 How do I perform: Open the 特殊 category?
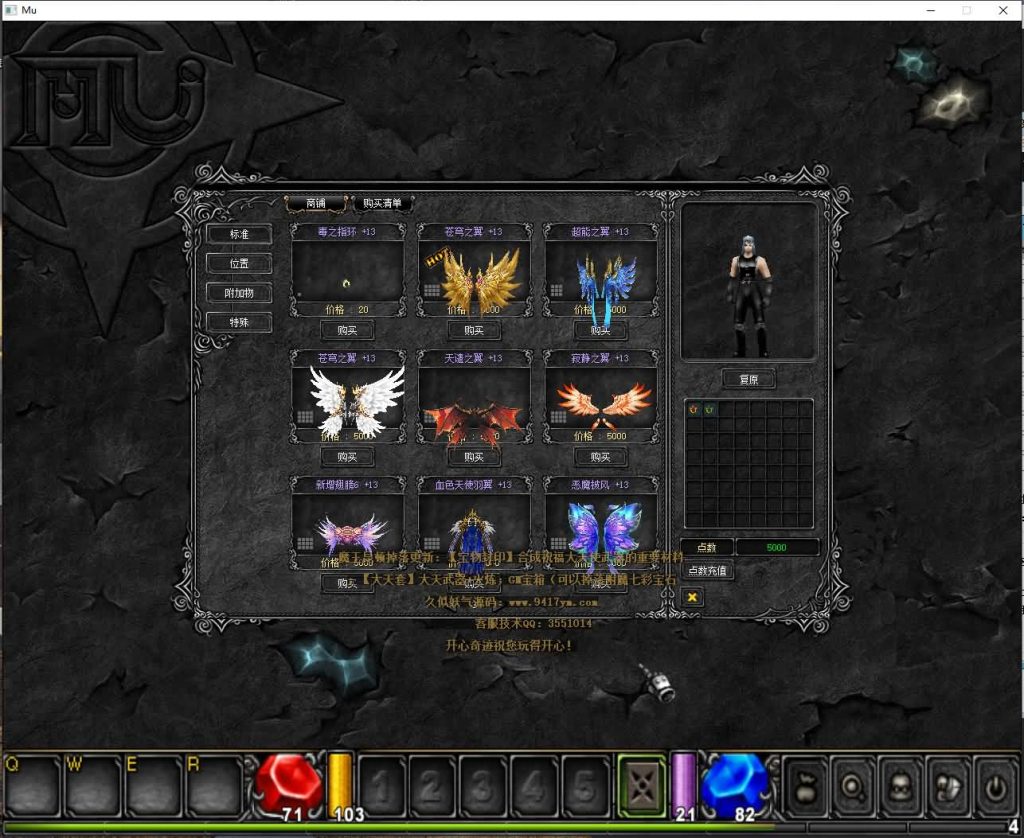[239, 322]
